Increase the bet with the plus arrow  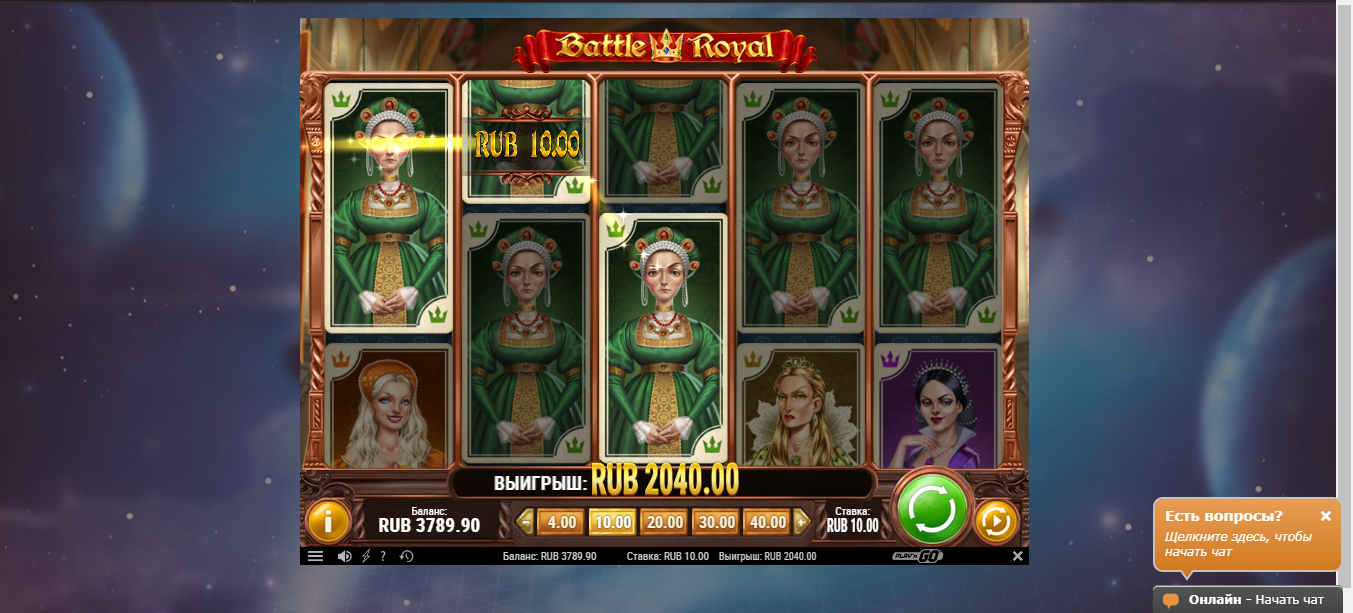(801, 522)
